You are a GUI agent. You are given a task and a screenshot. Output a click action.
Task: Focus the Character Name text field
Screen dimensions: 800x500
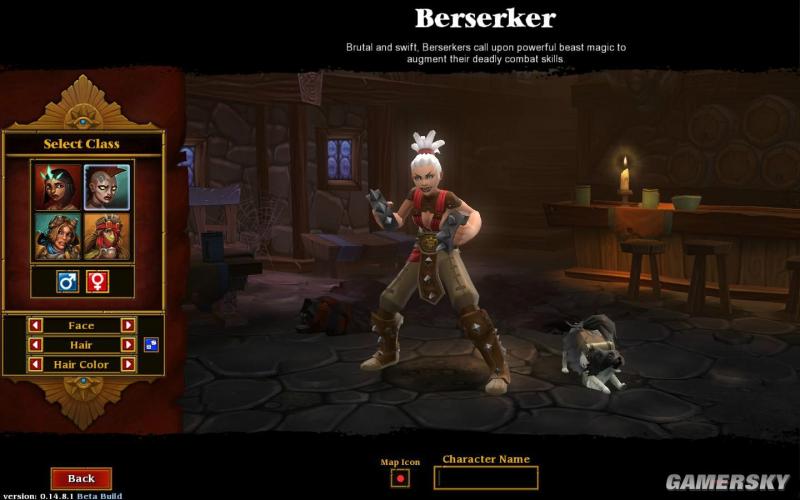(486, 478)
